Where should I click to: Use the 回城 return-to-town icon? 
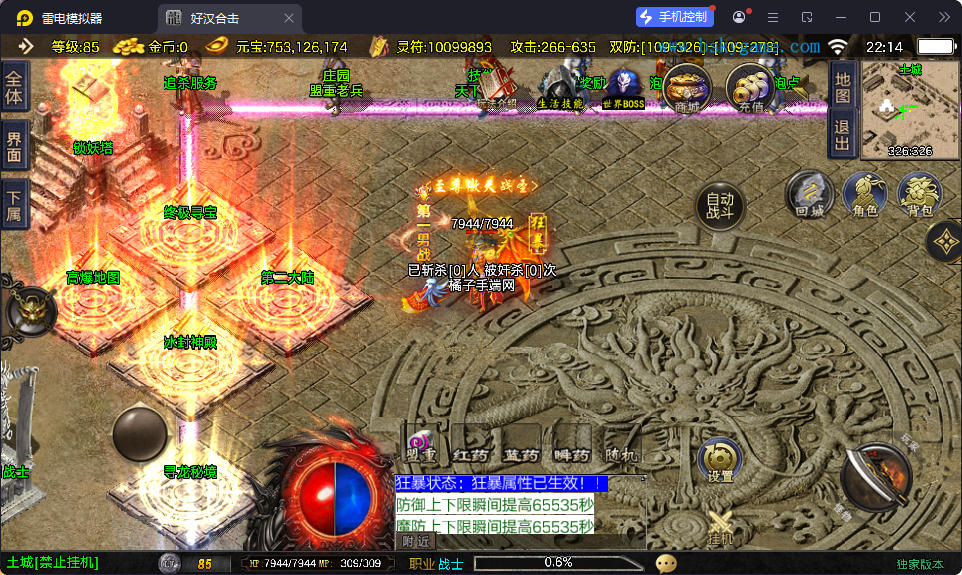pyautogui.click(x=809, y=194)
